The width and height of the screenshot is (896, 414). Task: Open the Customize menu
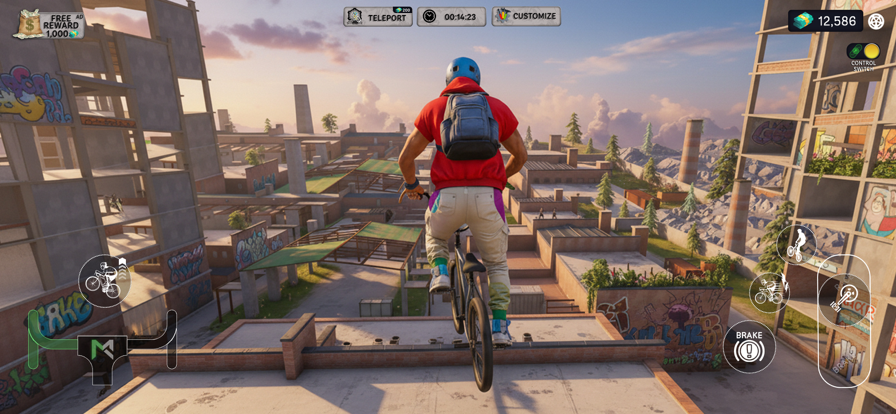[x=526, y=17]
